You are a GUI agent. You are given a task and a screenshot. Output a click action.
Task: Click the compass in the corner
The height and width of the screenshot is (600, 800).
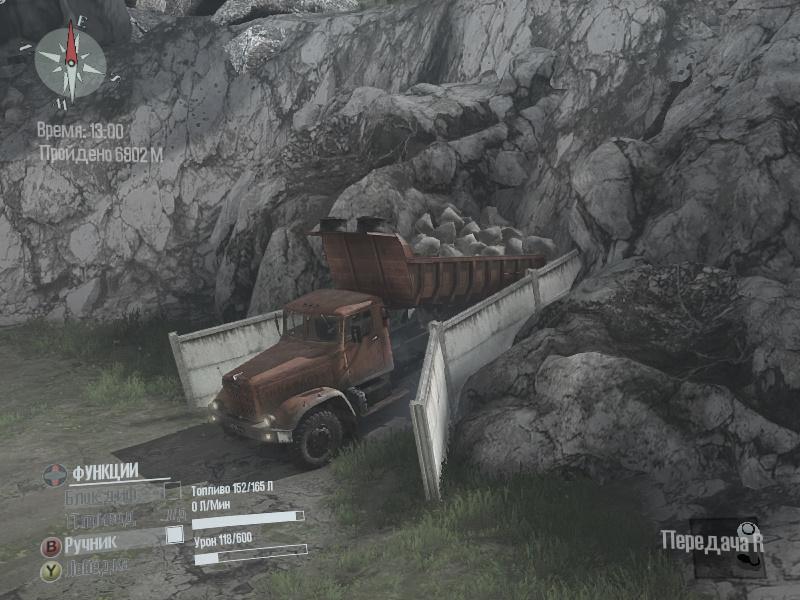(70, 62)
